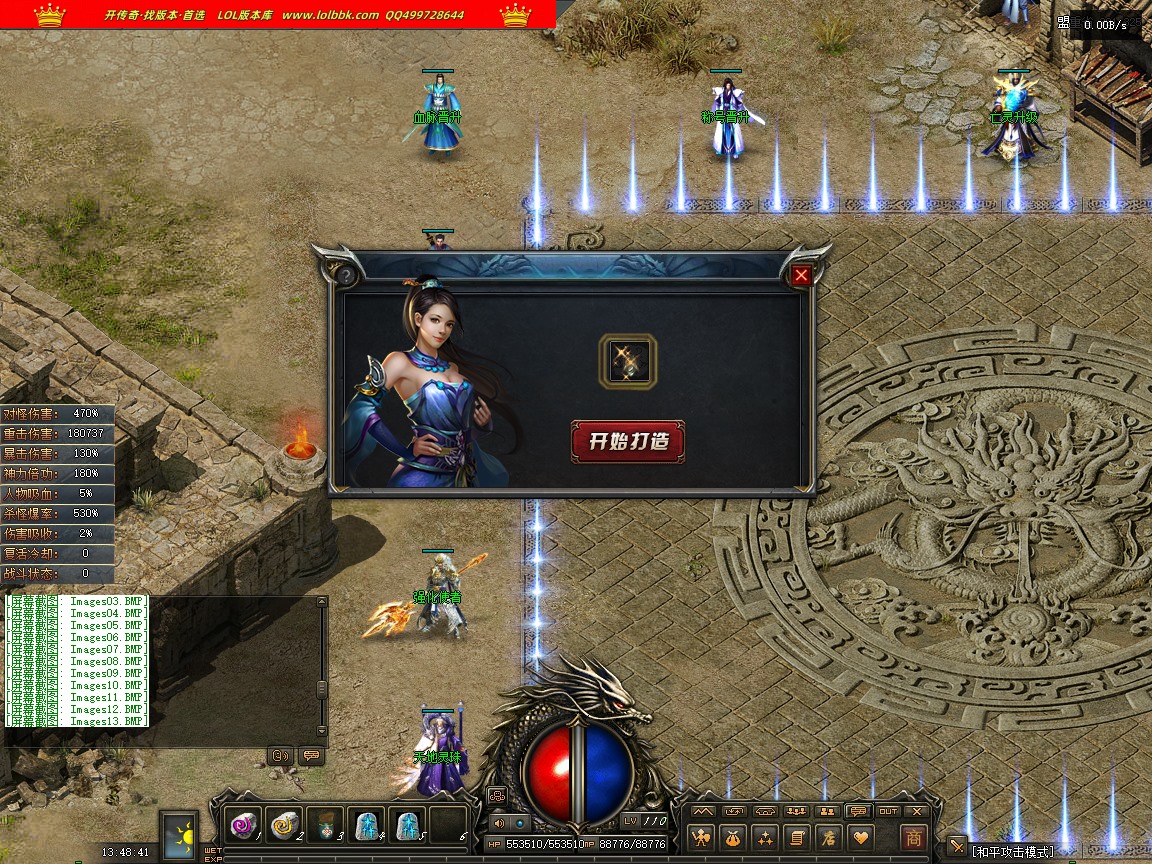Click the heart icon in the bottom menu

859,838
